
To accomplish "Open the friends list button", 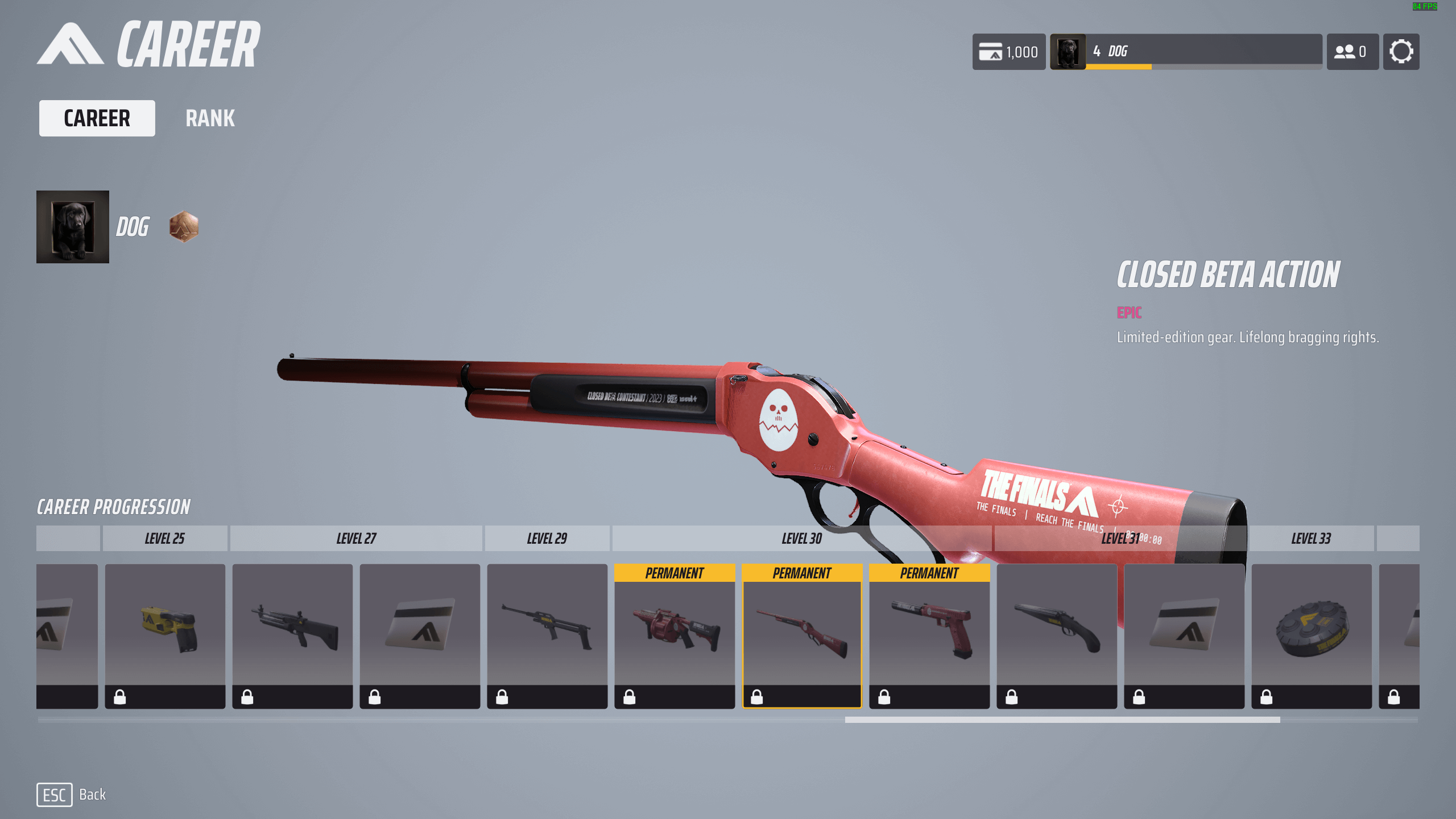I will click(x=1352, y=52).
